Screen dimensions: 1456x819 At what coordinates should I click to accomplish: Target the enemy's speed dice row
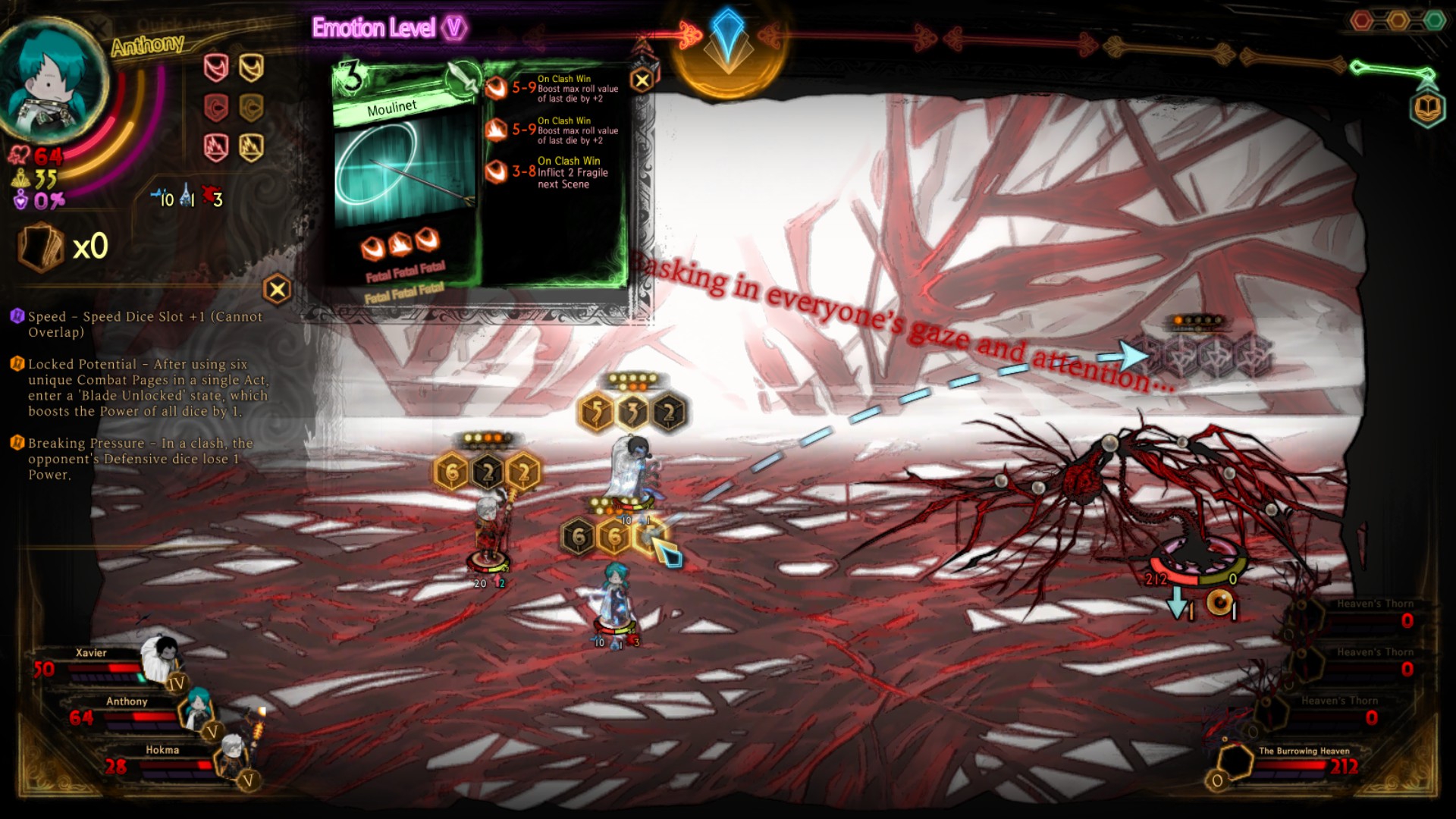click(1200, 354)
